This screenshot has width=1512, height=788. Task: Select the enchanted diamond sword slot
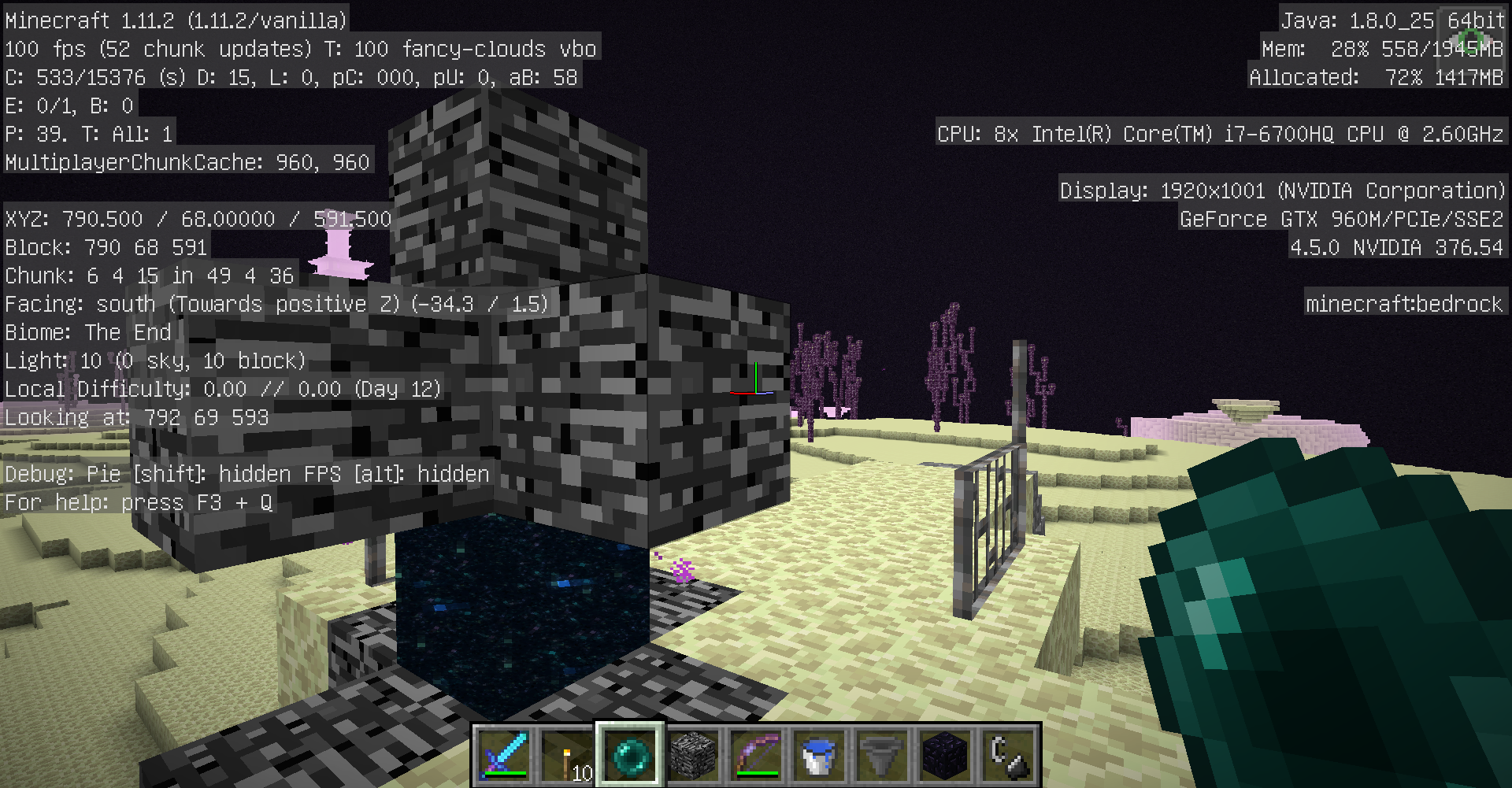[504, 754]
